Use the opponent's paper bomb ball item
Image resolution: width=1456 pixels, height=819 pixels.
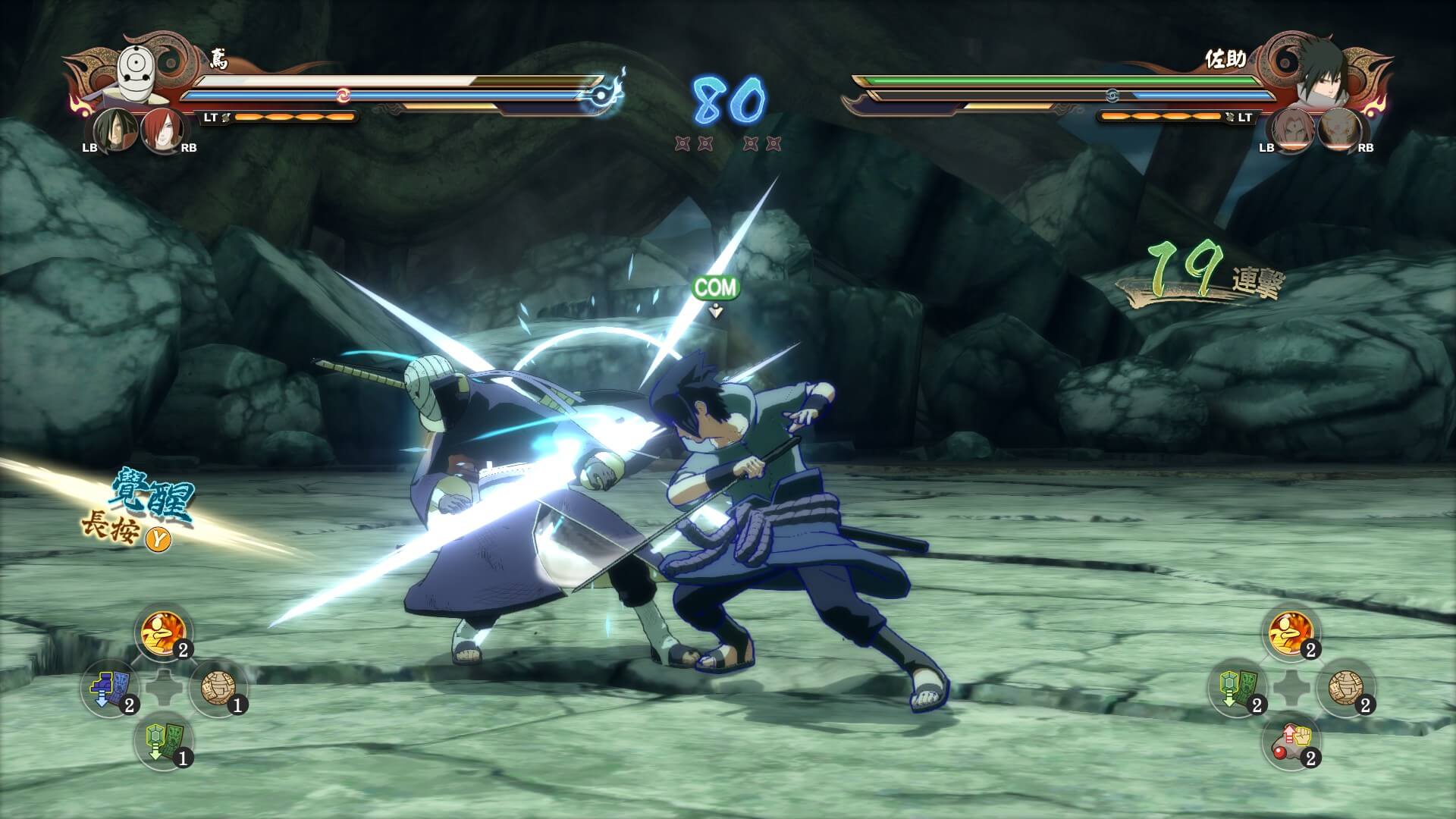click(1346, 689)
